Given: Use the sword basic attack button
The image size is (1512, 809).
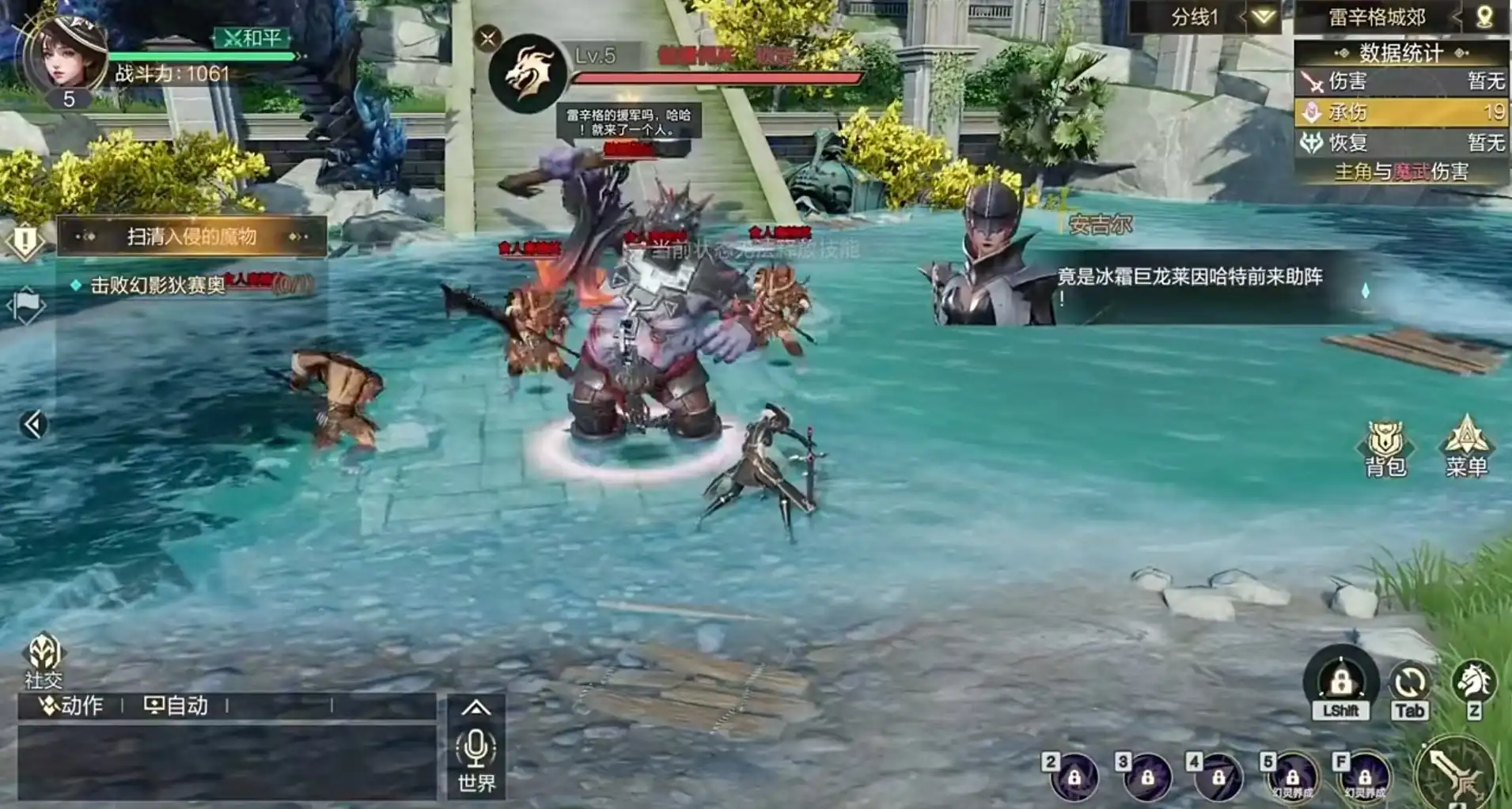Looking at the screenshot, I should point(1456,773).
